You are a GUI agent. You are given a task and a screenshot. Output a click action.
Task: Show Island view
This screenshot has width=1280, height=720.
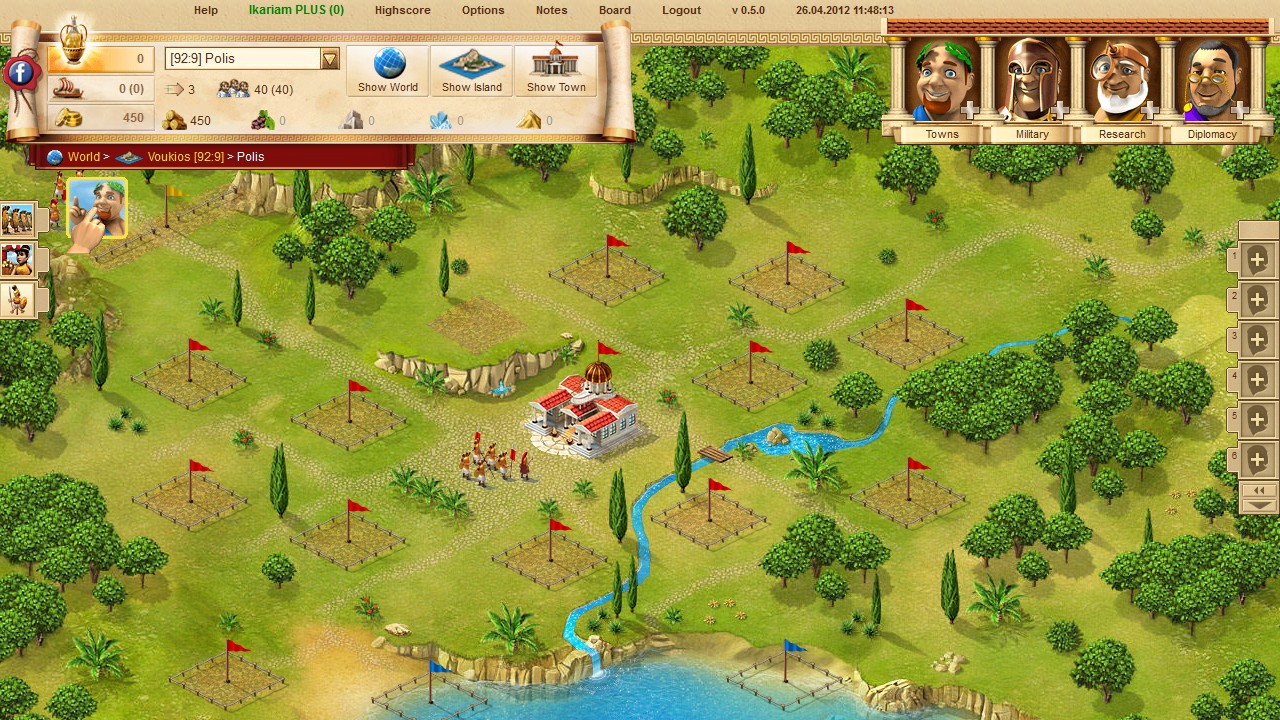pyautogui.click(x=472, y=70)
